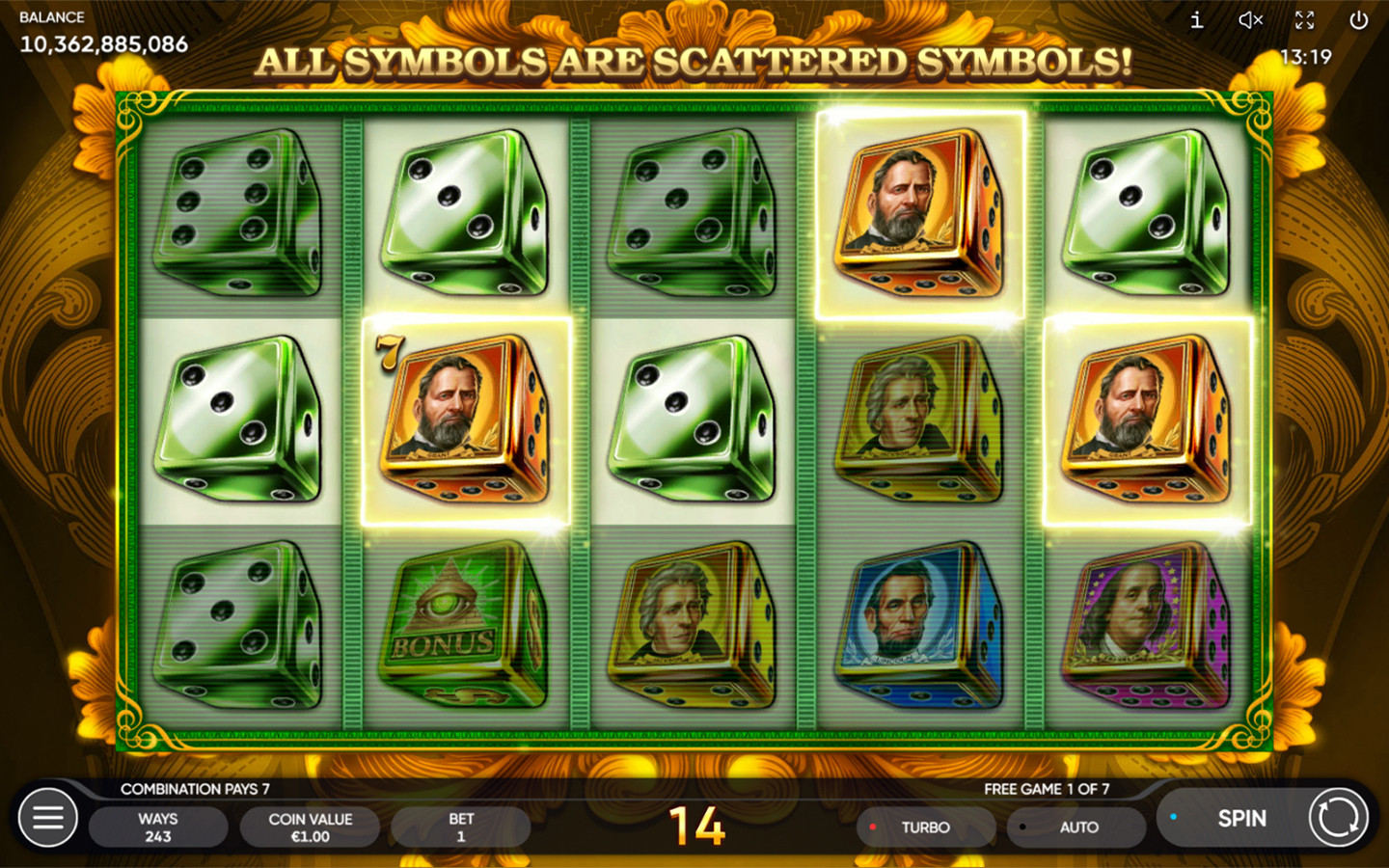Switch to fullscreen mode
Screen dimensions: 1389x868
(x=1304, y=20)
